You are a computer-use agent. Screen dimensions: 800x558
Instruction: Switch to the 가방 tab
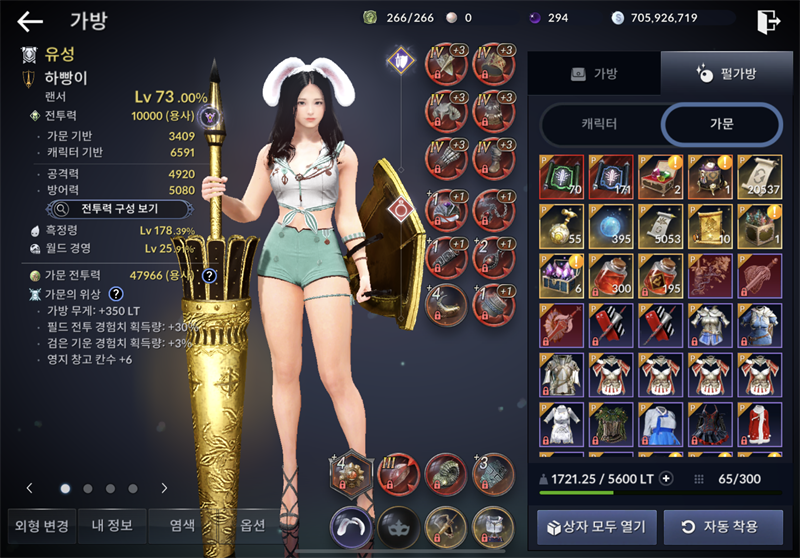tap(595, 74)
